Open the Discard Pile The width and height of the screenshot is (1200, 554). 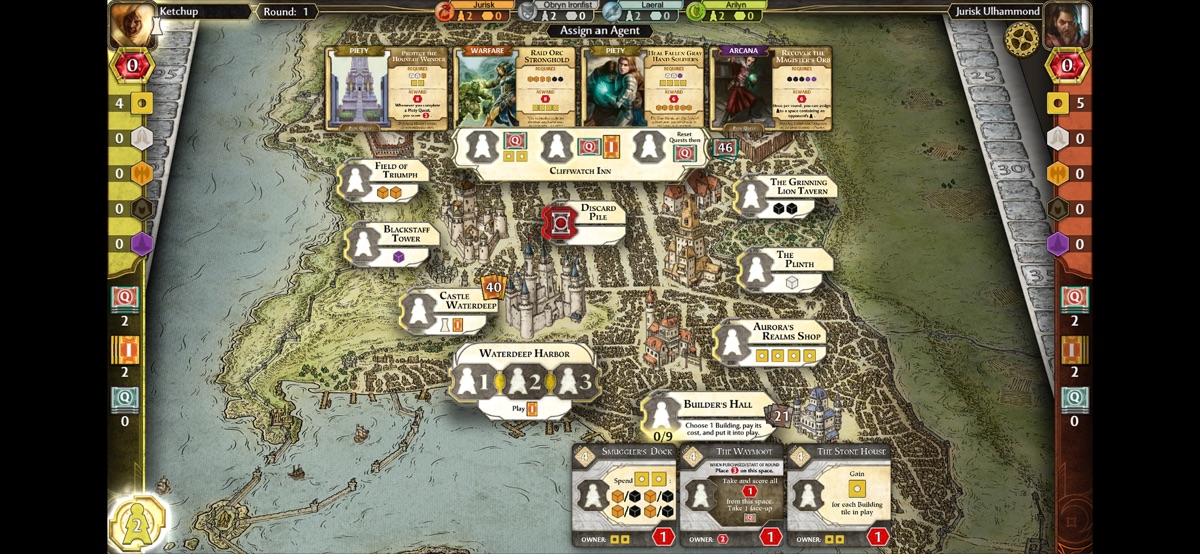[561, 222]
